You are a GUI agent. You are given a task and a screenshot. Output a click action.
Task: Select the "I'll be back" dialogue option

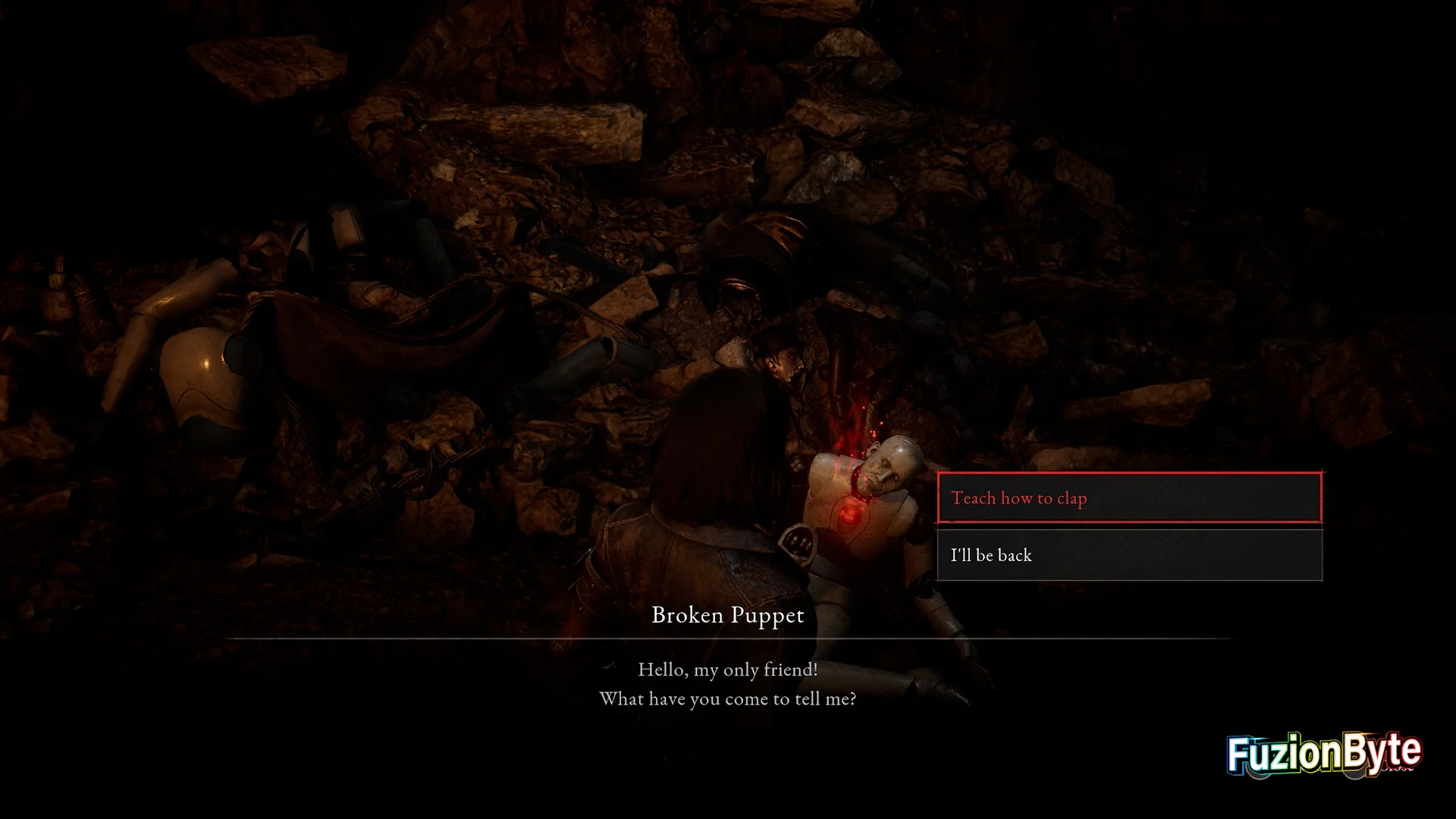tap(1129, 555)
